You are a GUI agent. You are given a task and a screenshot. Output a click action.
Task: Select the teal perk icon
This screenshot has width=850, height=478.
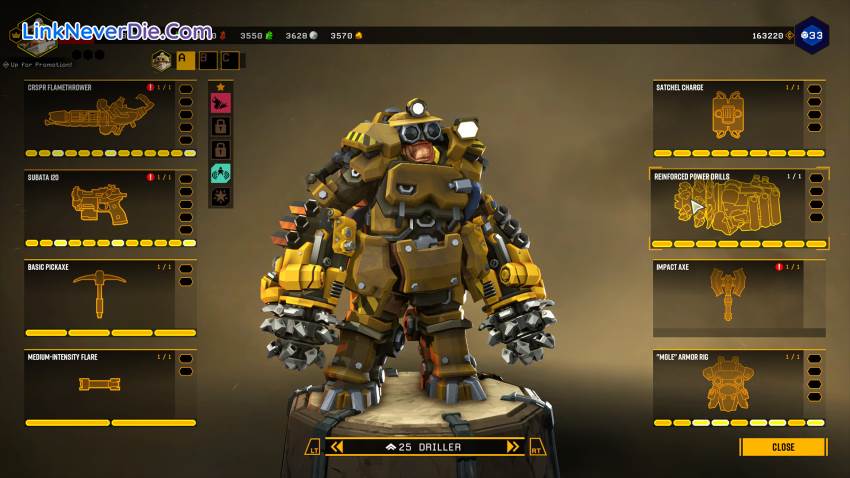221,172
